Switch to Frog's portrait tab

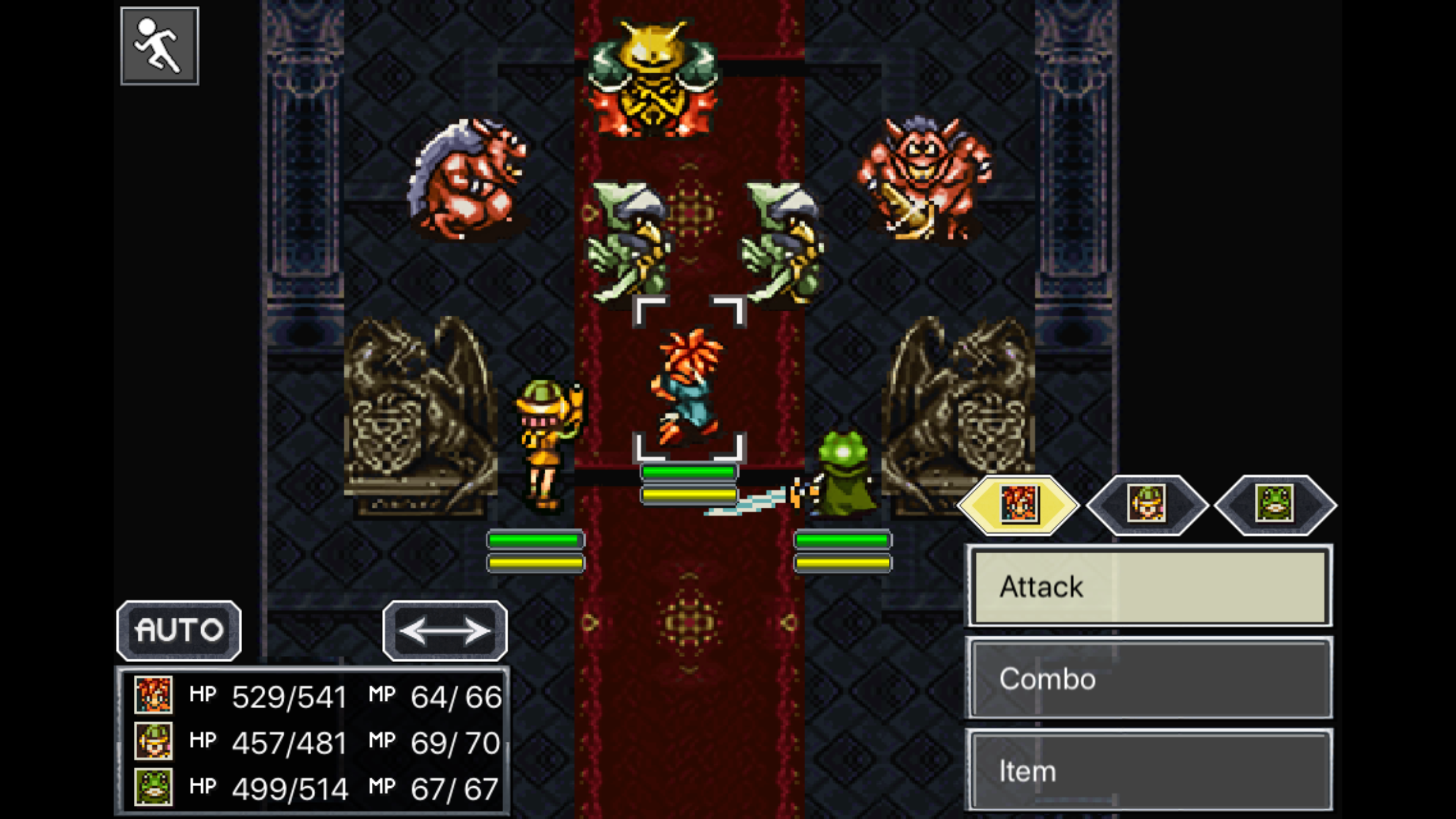tap(1275, 504)
